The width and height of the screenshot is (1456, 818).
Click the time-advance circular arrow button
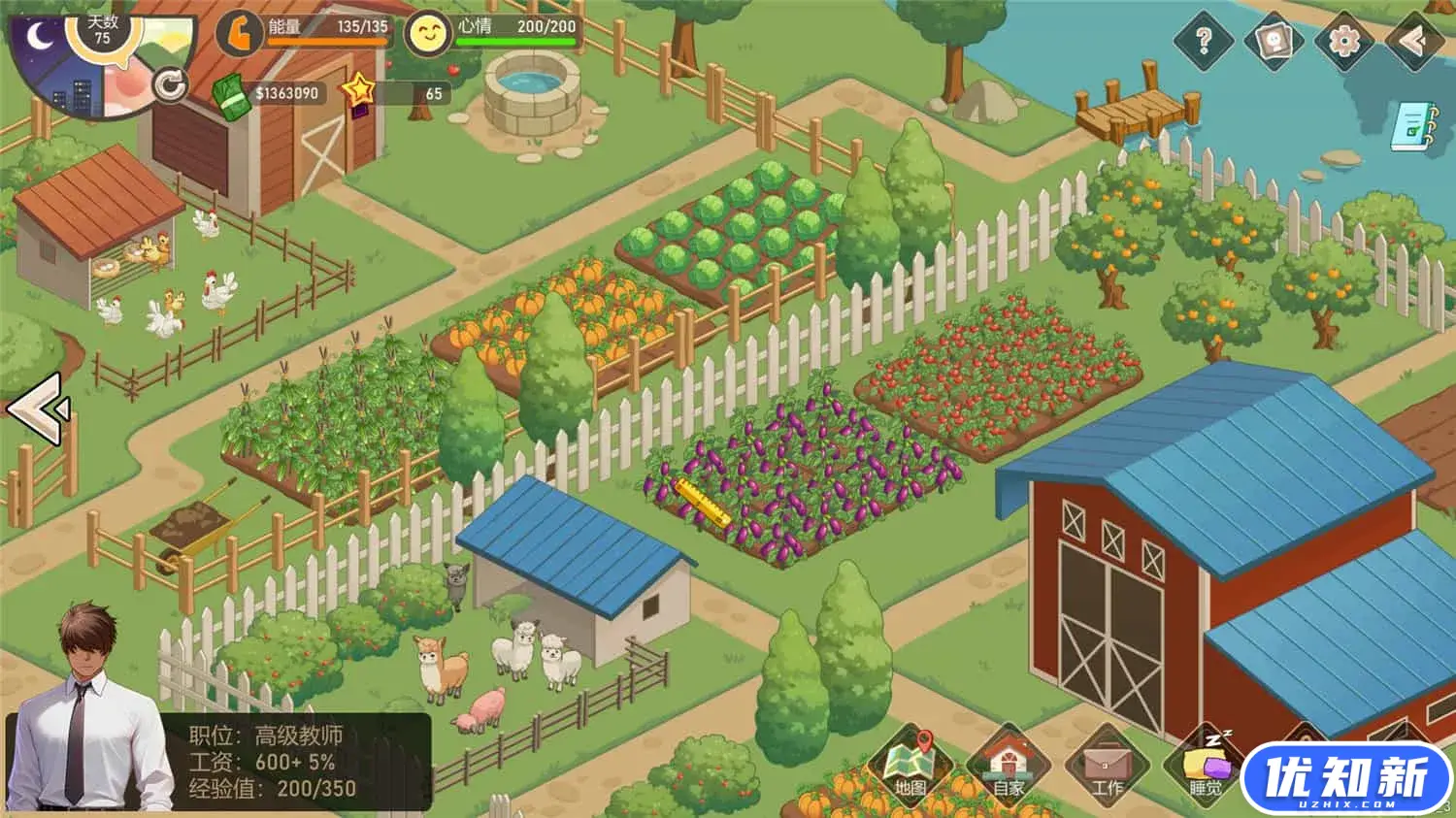(171, 85)
